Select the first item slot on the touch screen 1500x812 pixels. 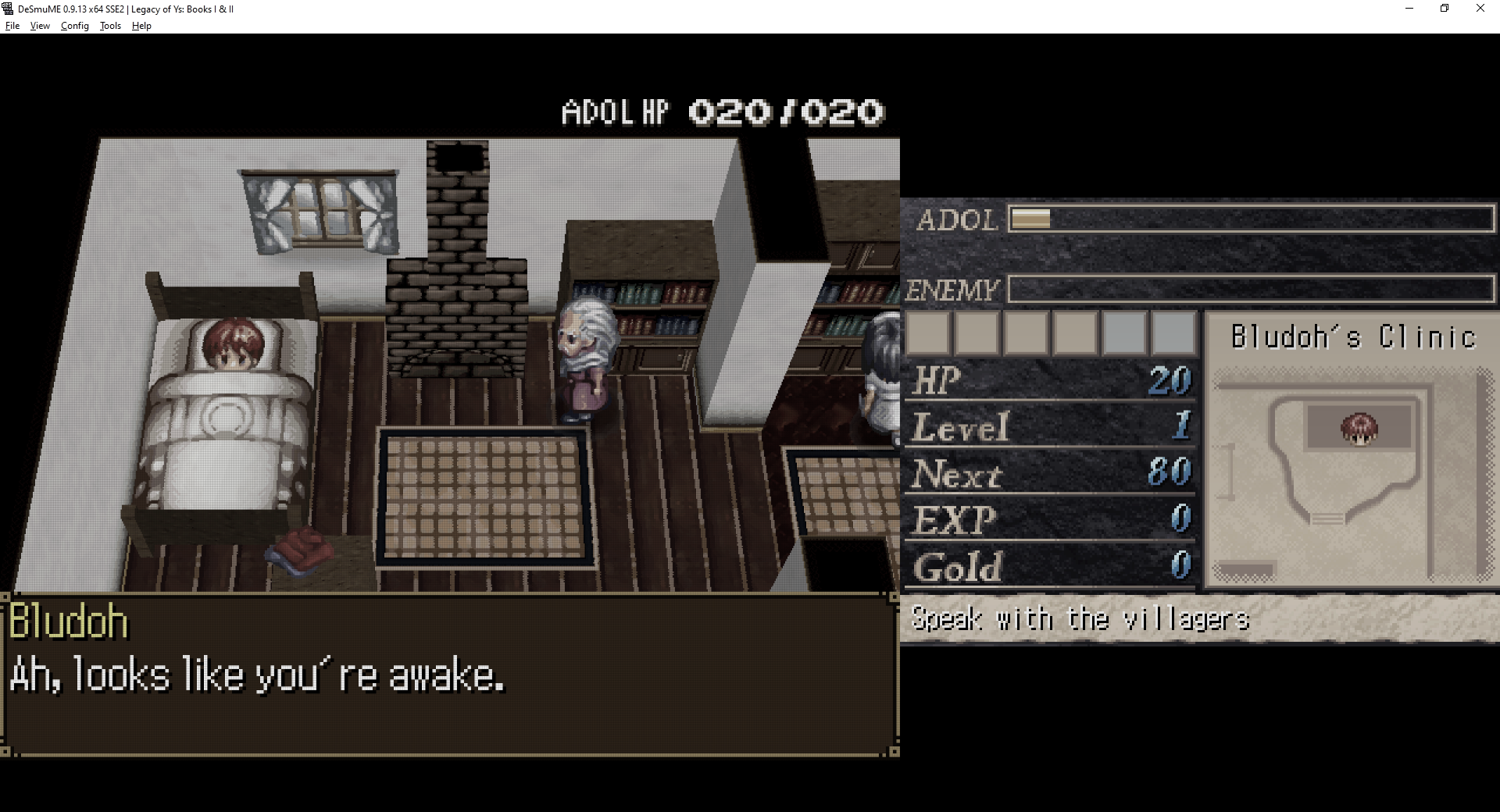pos(930,333)
